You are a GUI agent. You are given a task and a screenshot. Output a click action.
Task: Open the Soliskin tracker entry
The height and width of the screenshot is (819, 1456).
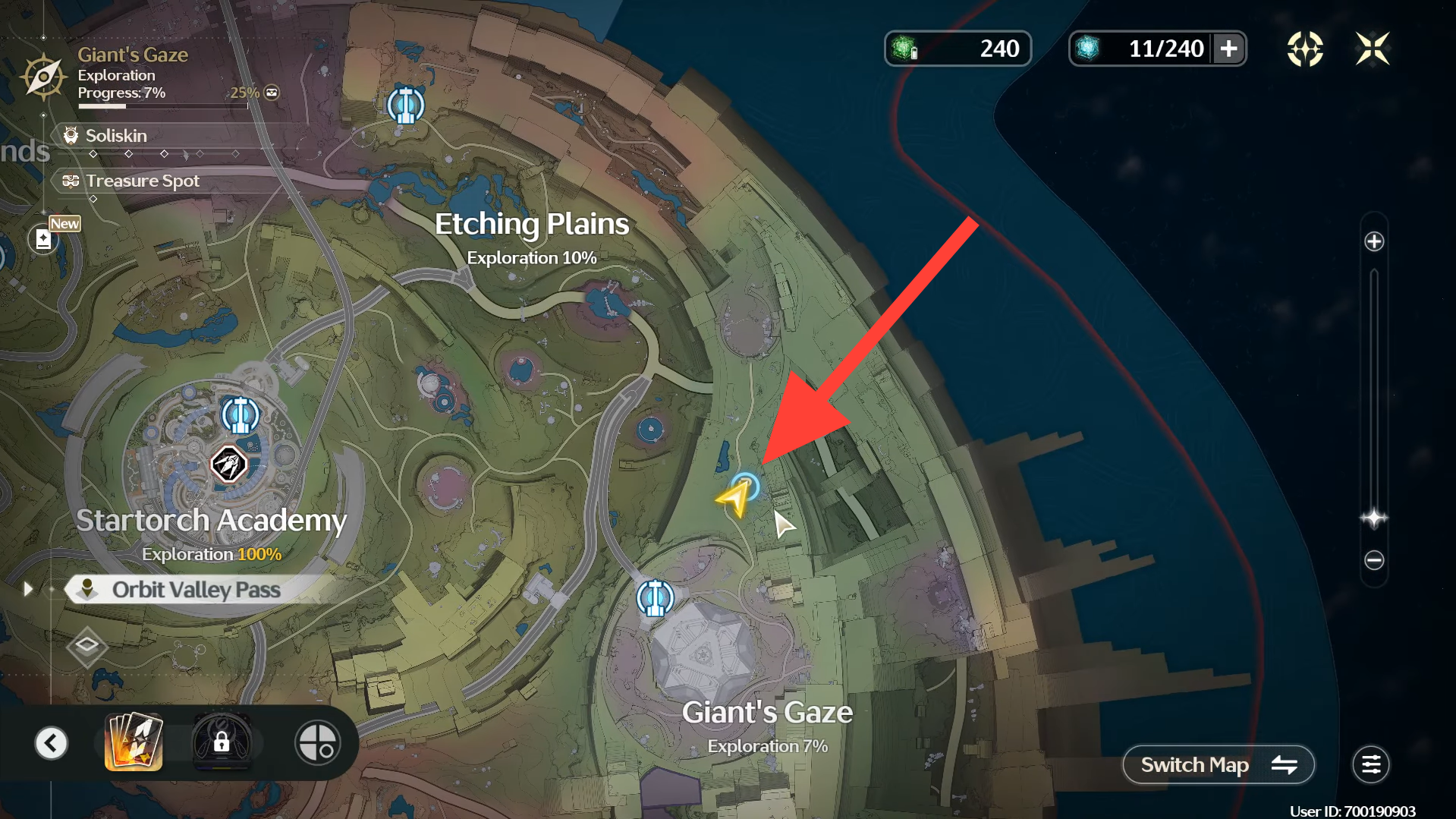pos(116,136)
